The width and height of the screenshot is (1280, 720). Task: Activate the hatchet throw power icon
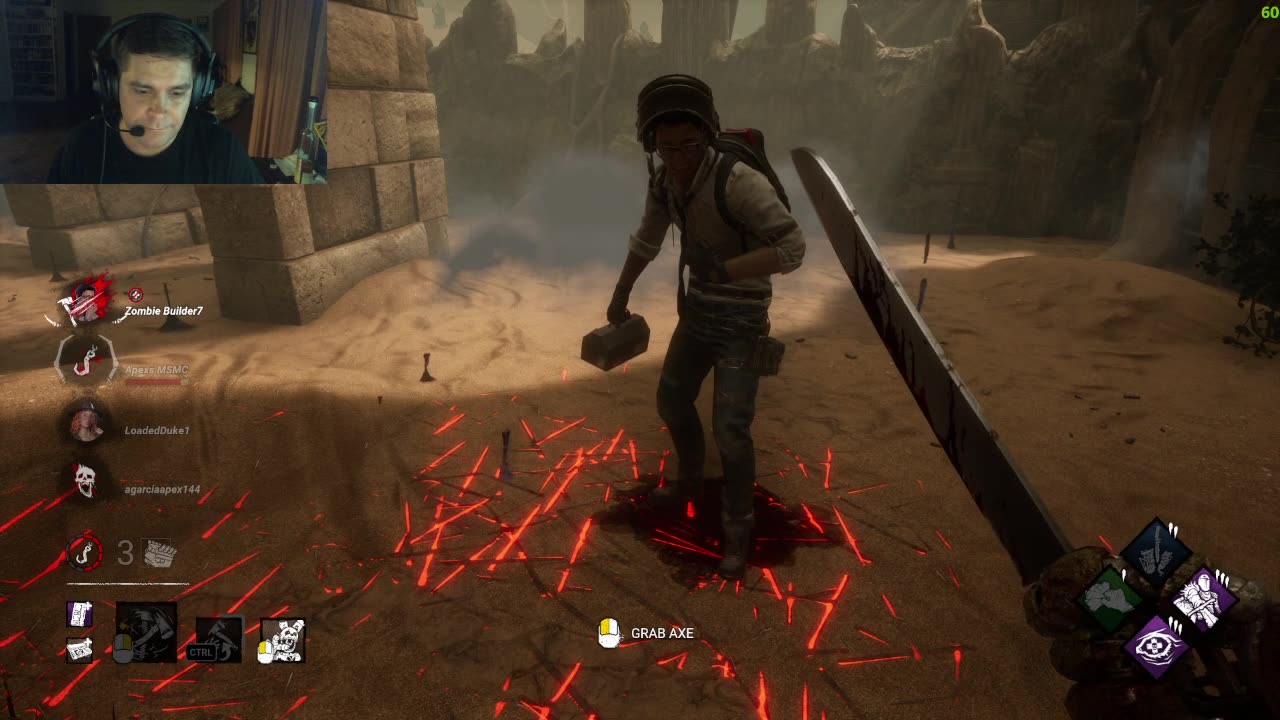[x=146, y=632]
